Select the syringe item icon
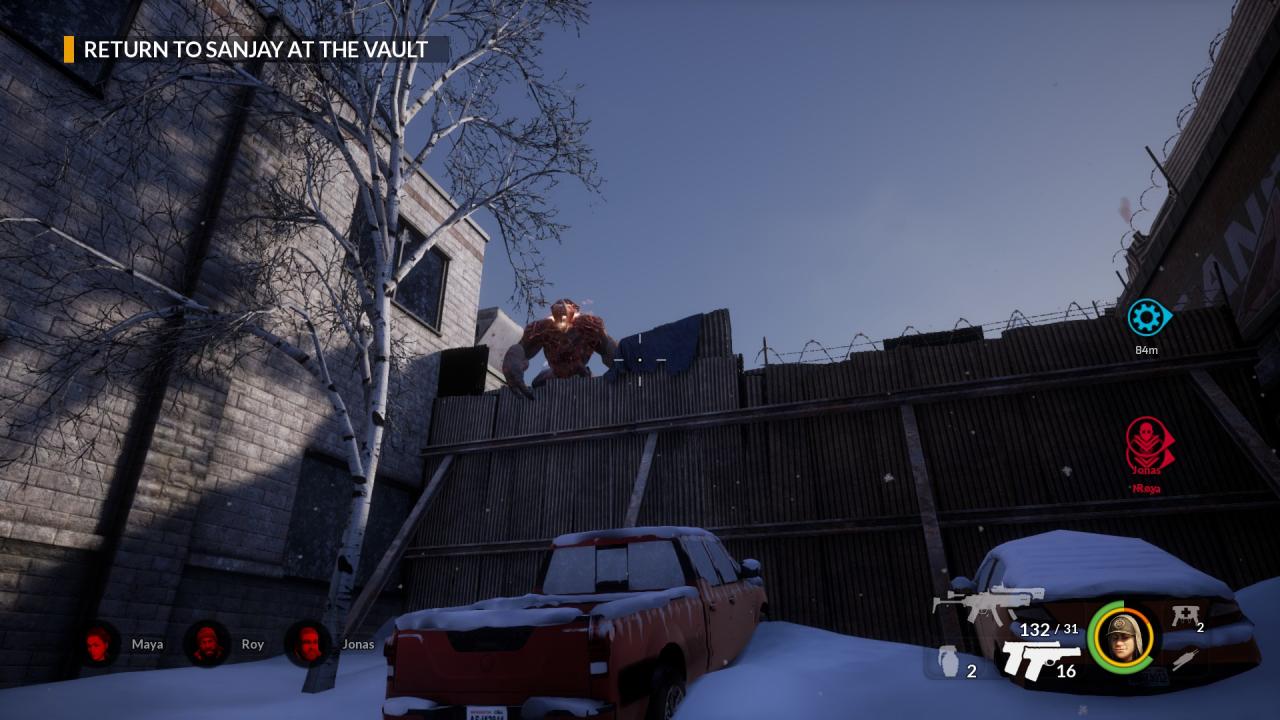 (1186, 659)
